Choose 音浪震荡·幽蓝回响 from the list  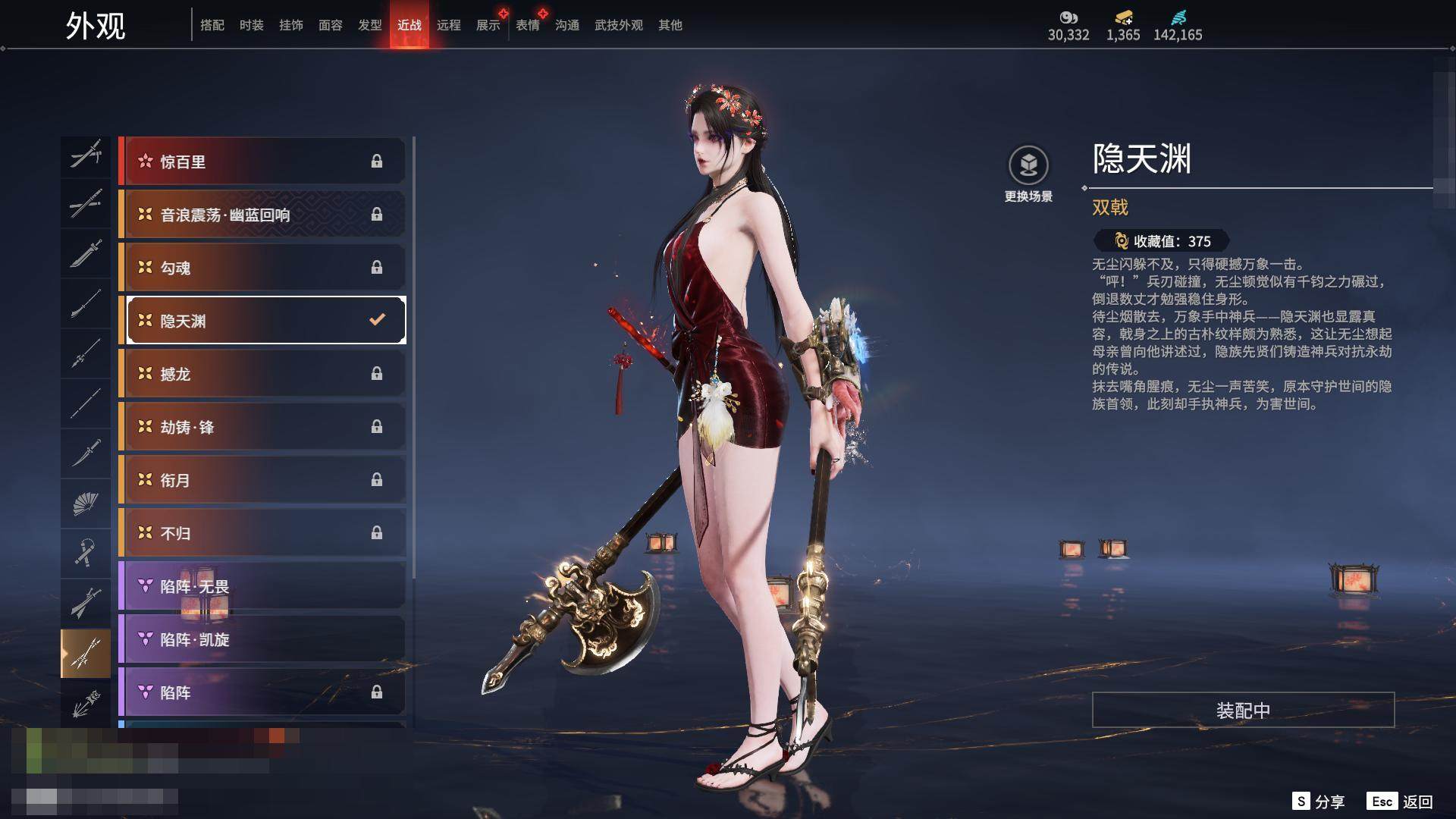pyautogui.click(x=263, y=215)
